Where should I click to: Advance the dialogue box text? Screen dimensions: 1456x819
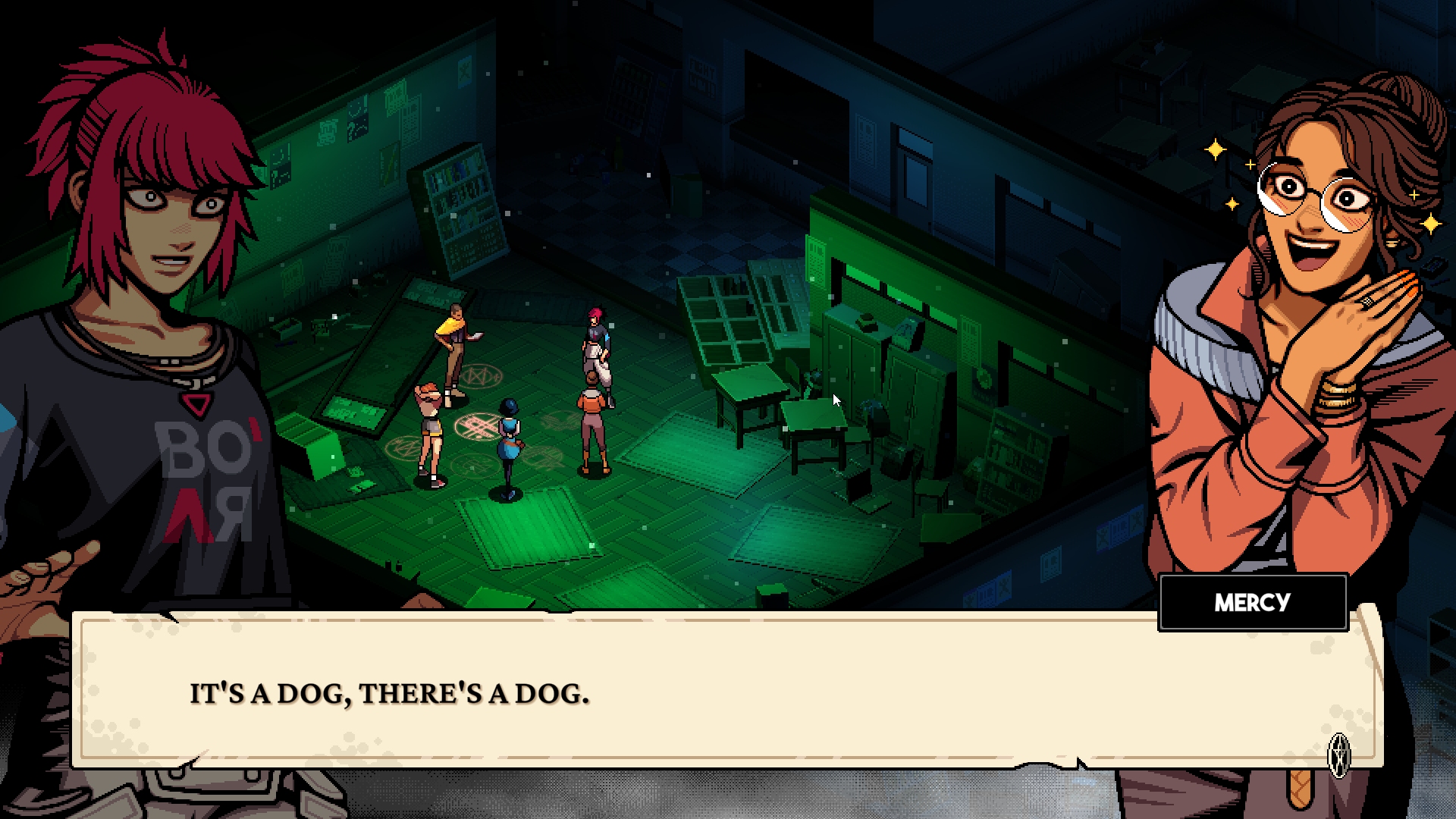point(726,692)
